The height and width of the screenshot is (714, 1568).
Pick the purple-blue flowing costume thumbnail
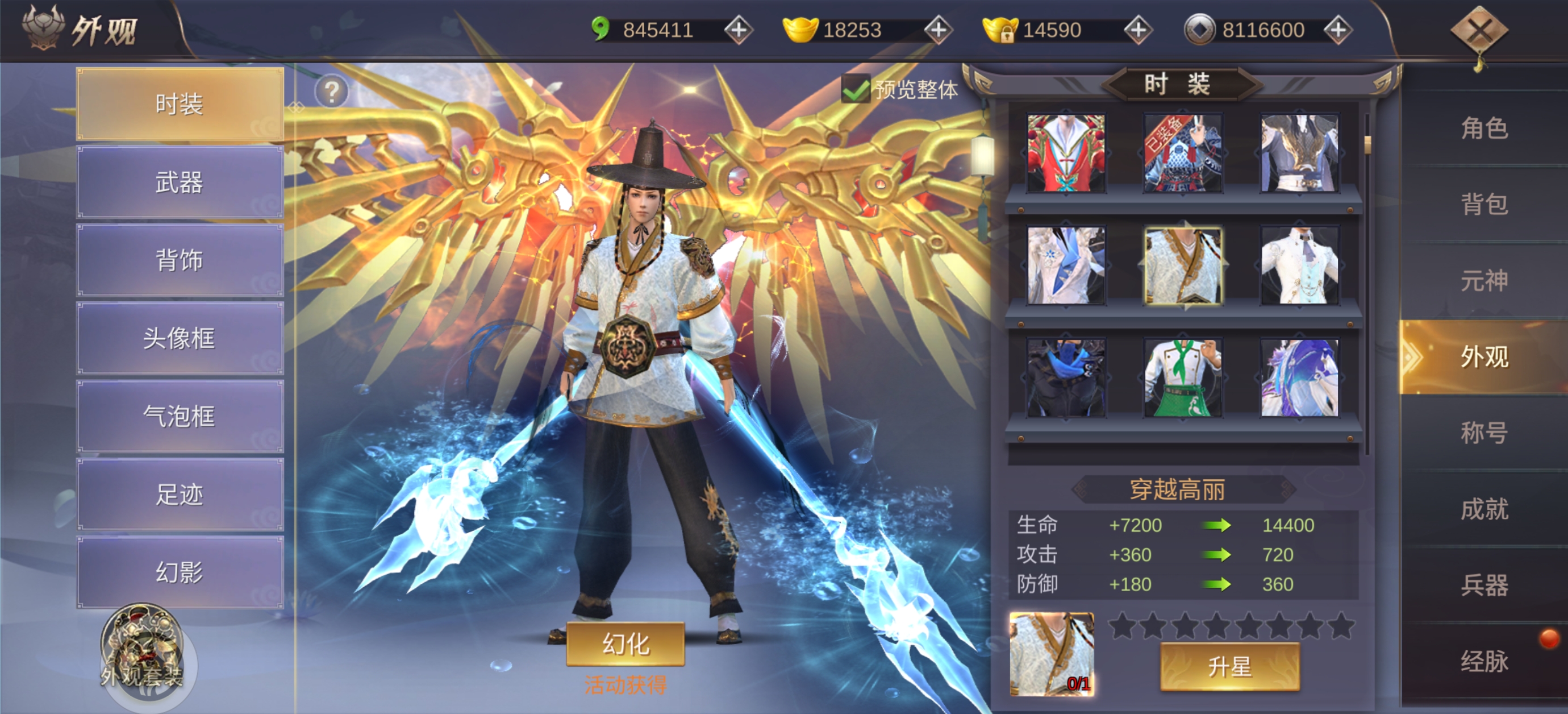coord(1300,379)
